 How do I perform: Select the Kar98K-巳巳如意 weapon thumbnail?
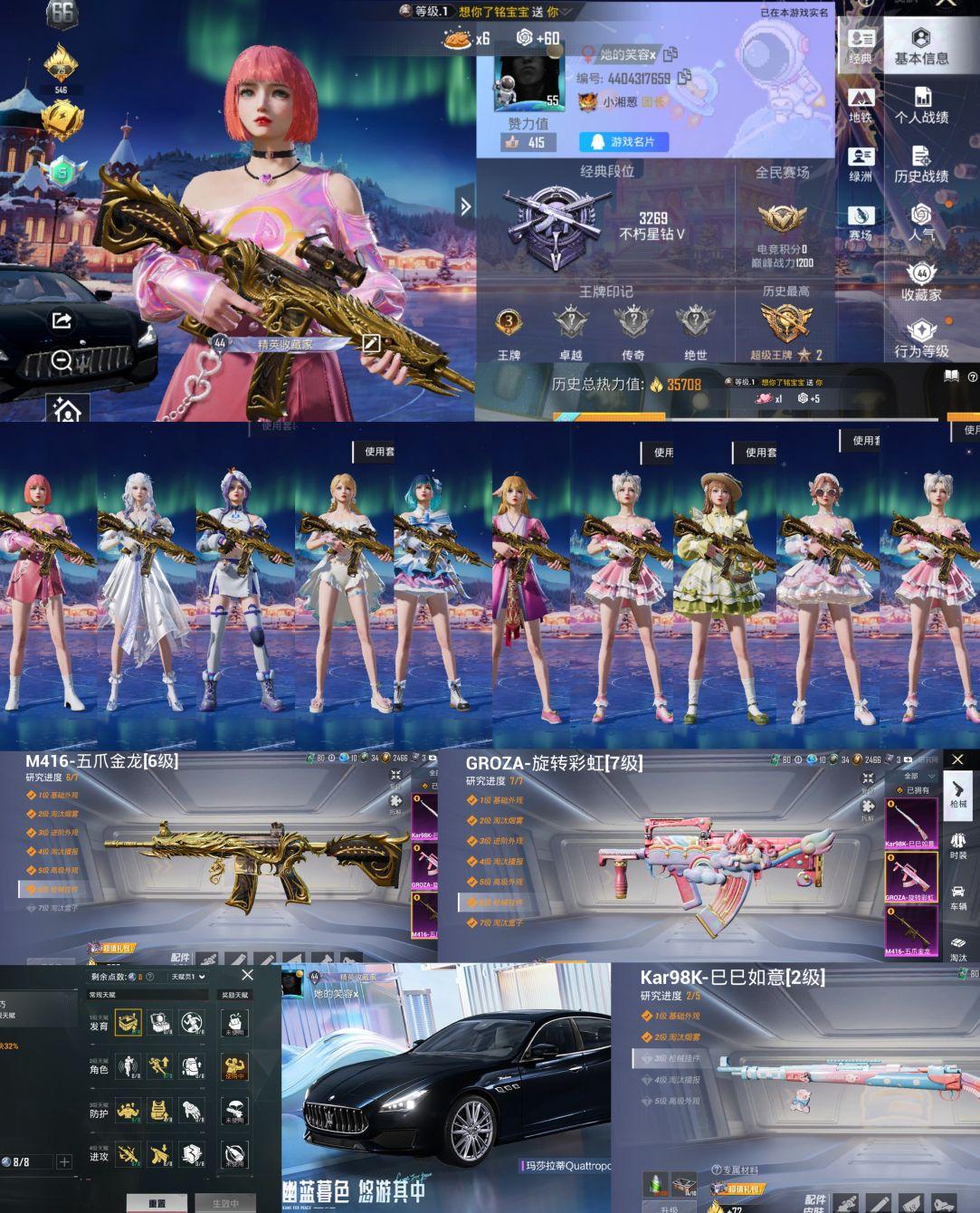910,822
